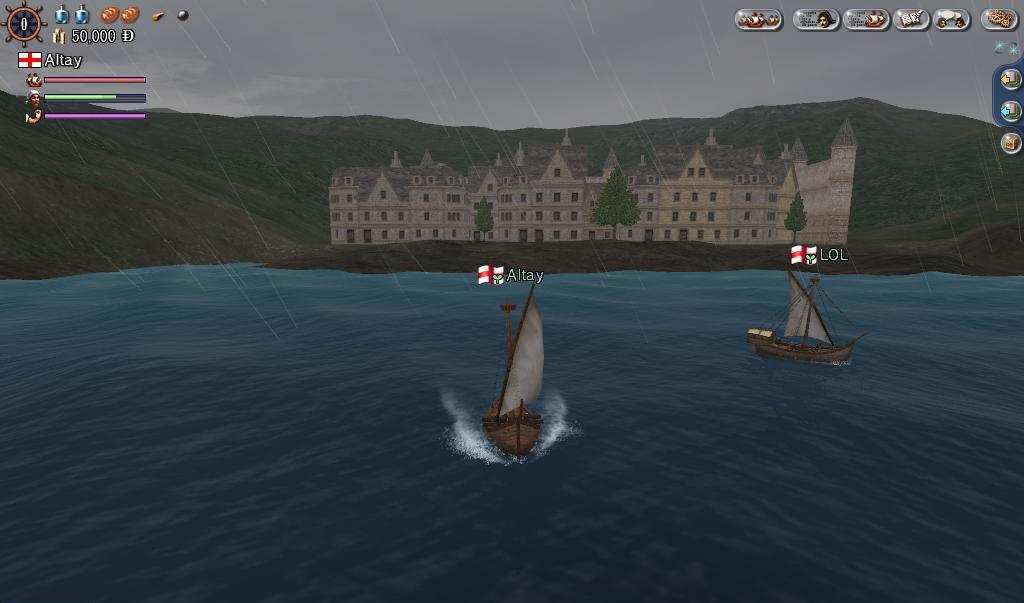Screen dimensions: 1024x603
Task: Open the fleet menu with three ships
Action: point(758,19)
